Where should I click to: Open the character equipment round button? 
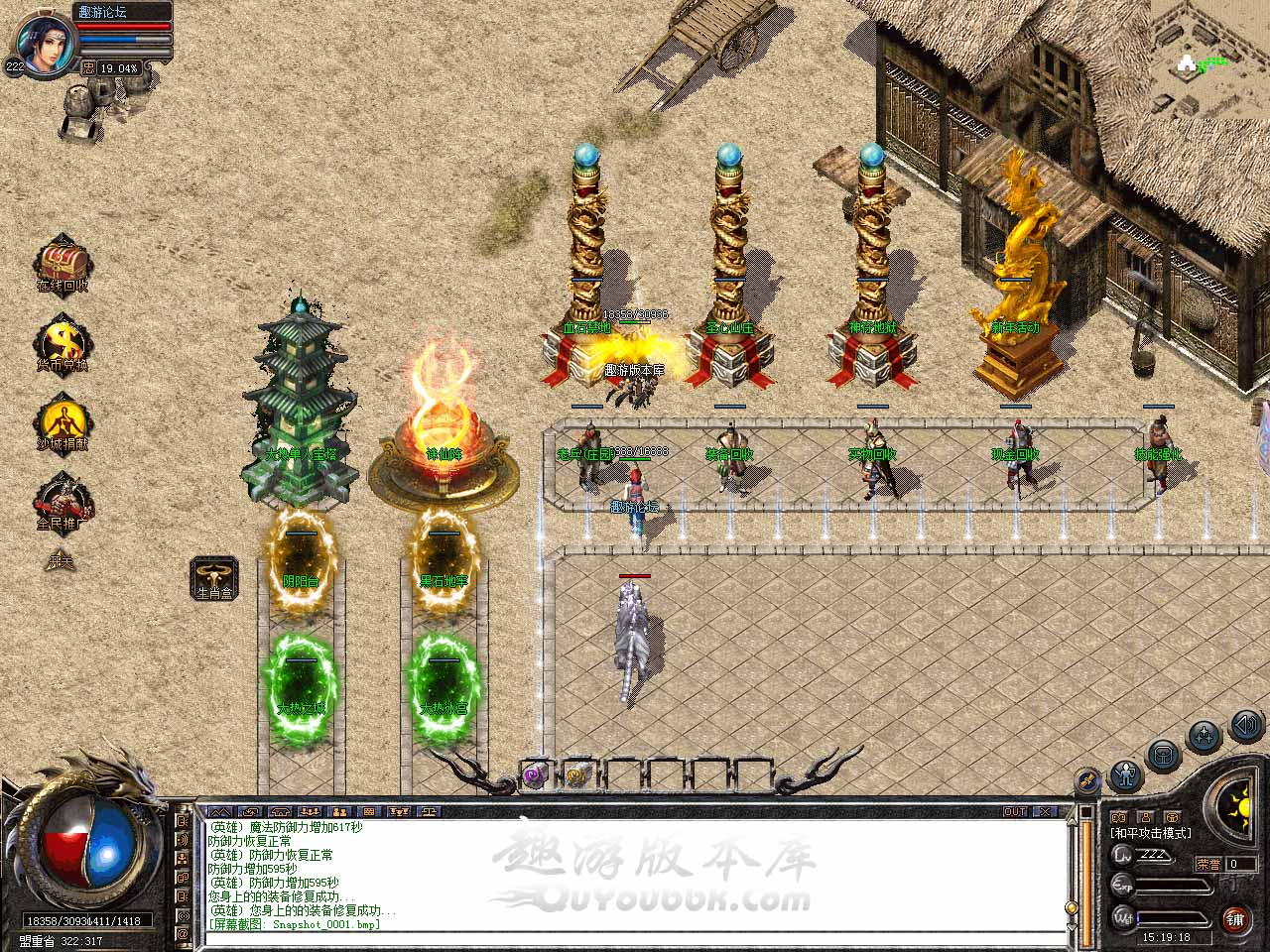tap(1124, 774)
